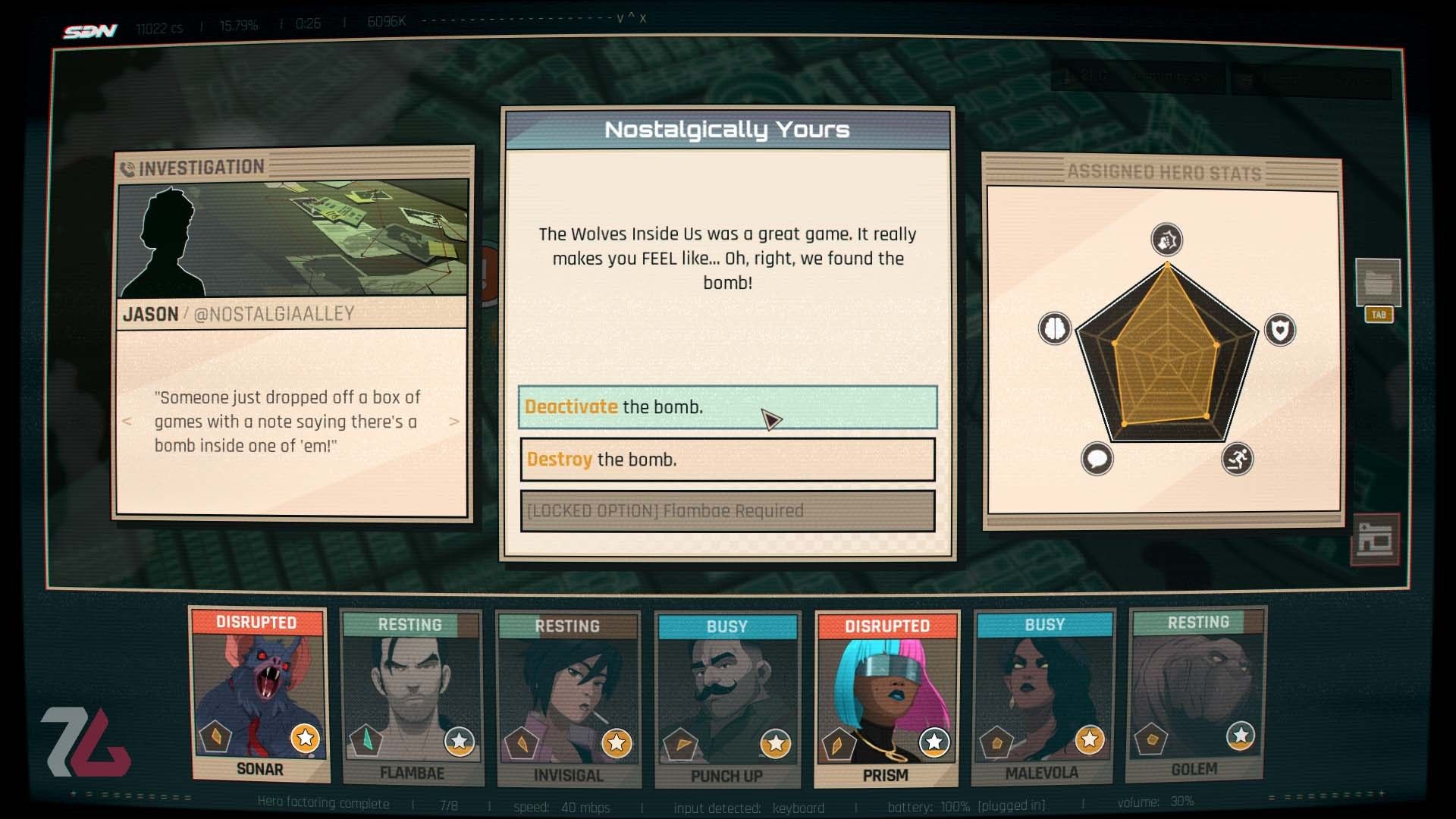Click the running figure mobility stat icon
This screenshot has width=1456, height=819.
point(1237,459)
